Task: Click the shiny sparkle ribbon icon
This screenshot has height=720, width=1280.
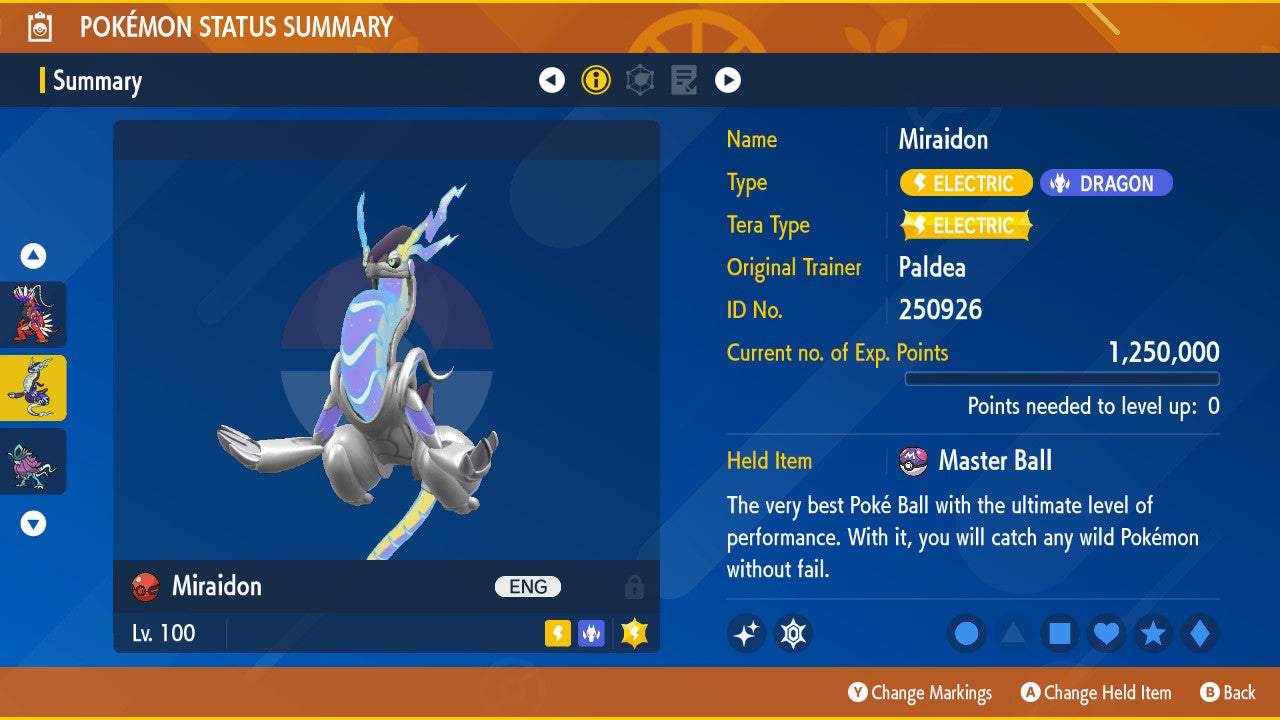Action: point(746,633)
